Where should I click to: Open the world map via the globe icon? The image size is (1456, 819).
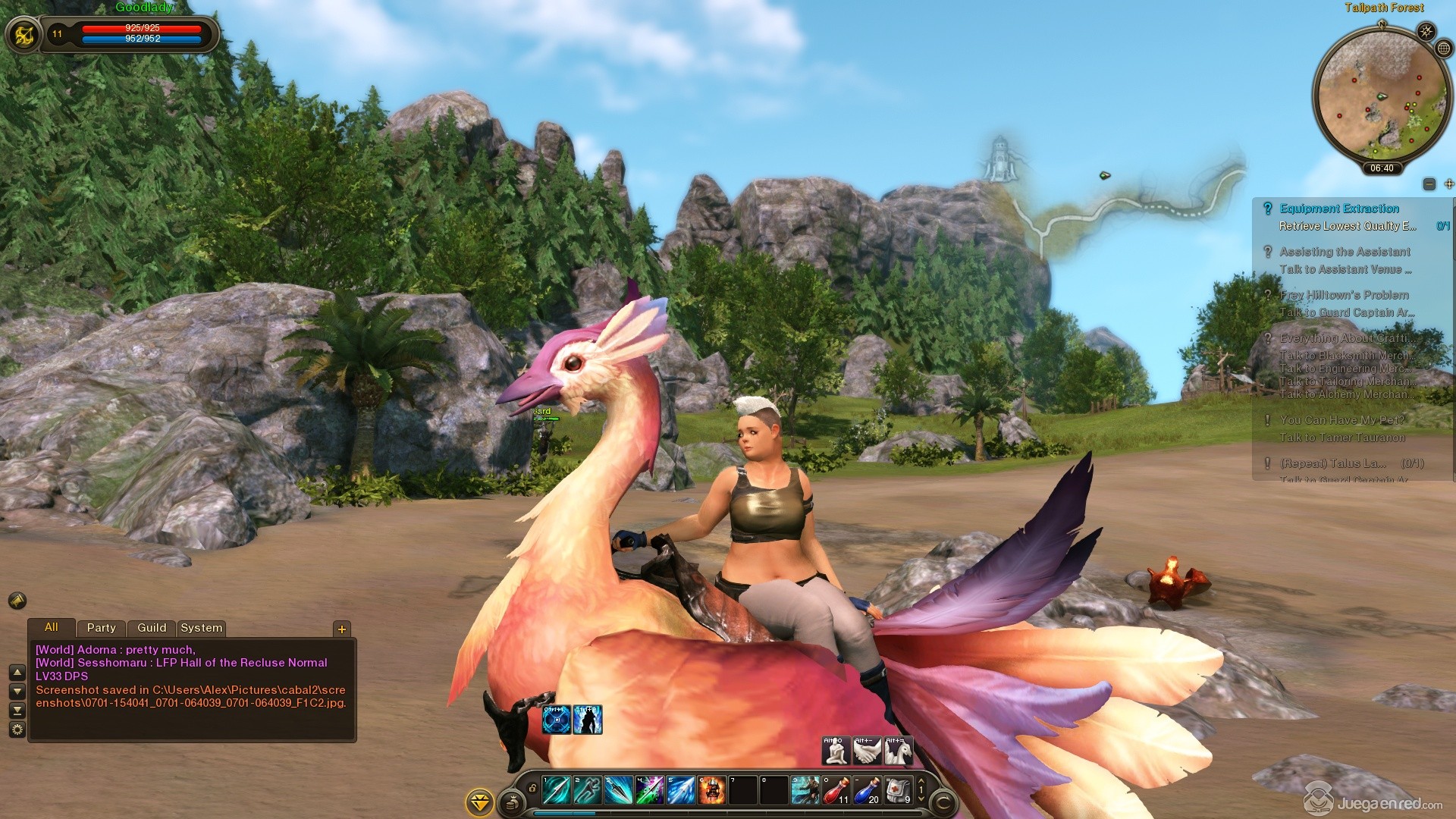[1444, 49]
